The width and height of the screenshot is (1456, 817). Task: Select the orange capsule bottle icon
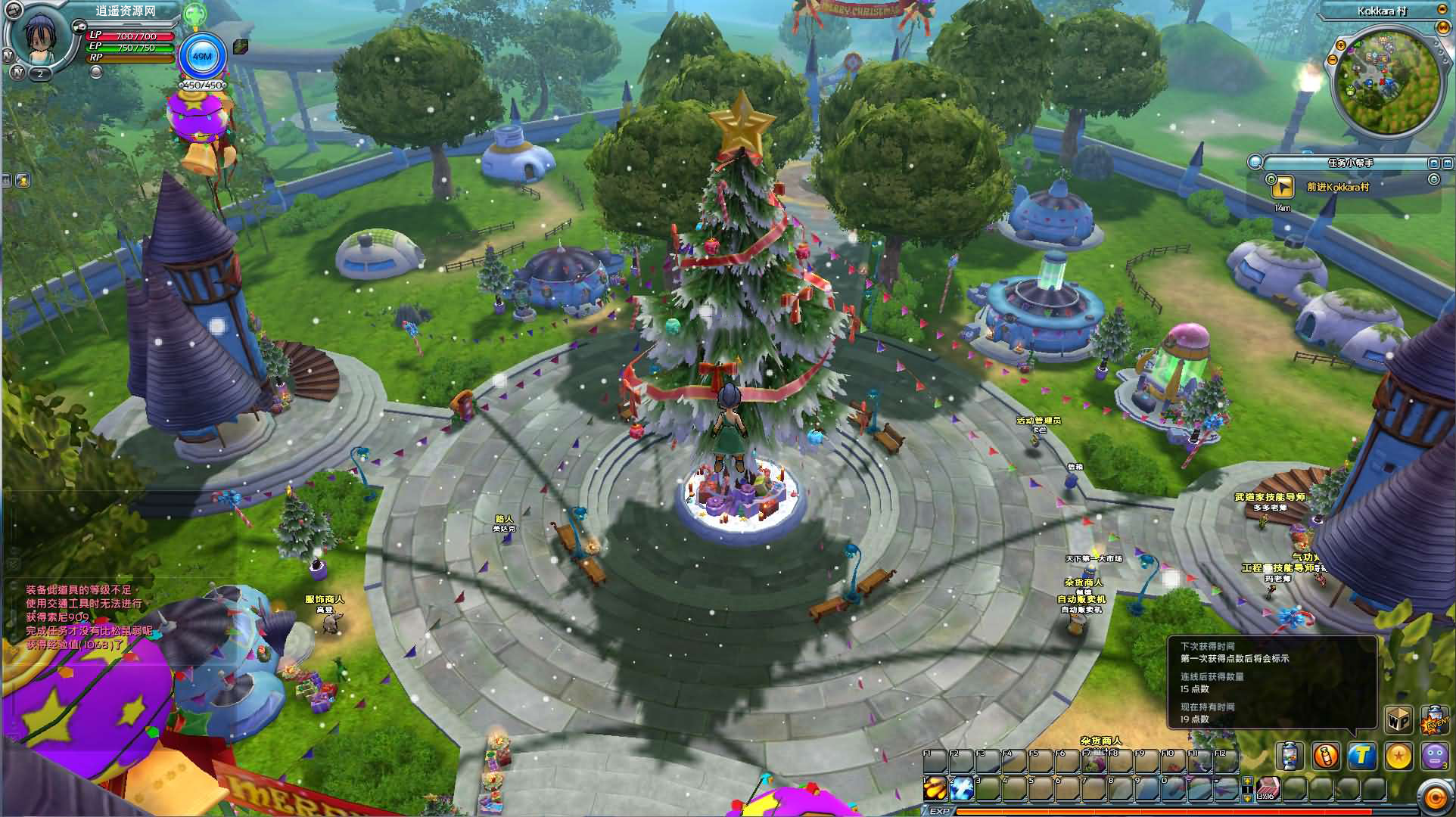point(1326,756)
